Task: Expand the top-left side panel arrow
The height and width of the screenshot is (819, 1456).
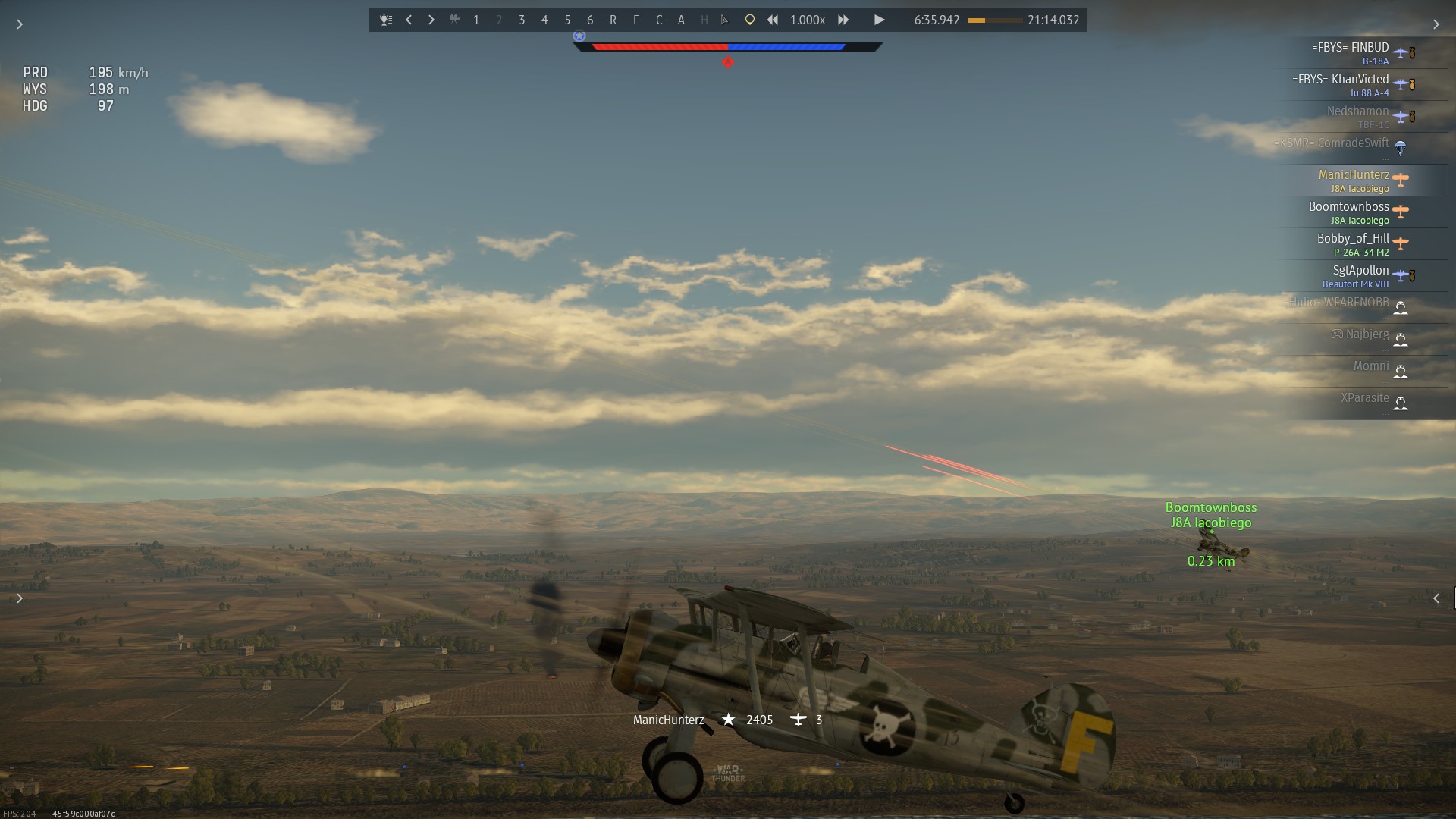Action: coord(20,24)
